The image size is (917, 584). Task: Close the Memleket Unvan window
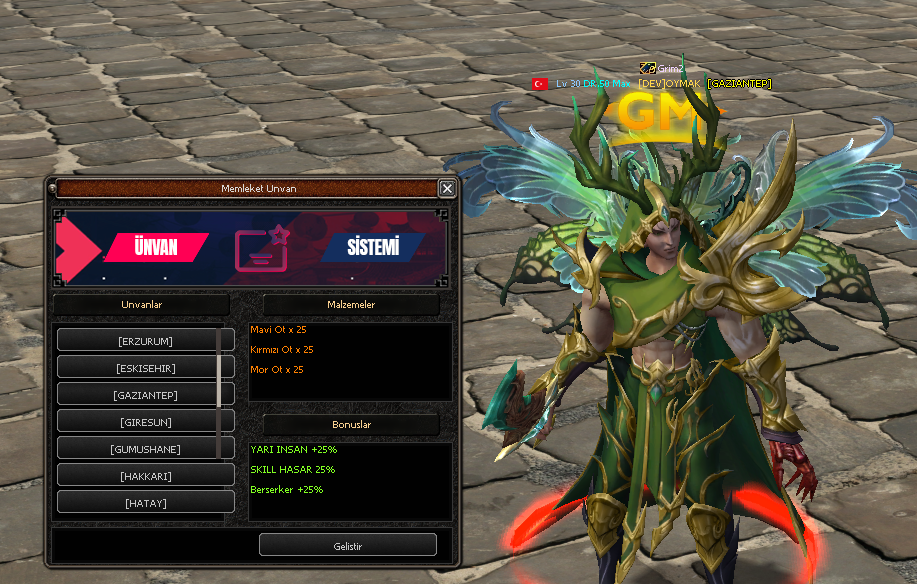447,188
